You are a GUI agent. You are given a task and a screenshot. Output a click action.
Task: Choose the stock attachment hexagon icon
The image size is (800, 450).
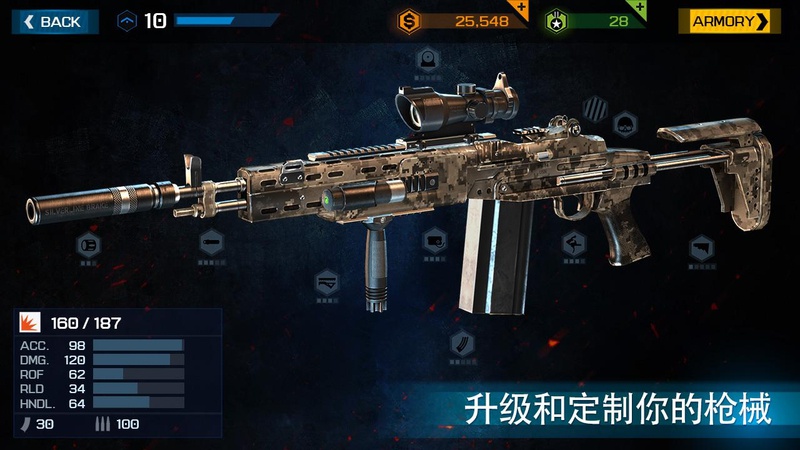(x=701, y=246)
